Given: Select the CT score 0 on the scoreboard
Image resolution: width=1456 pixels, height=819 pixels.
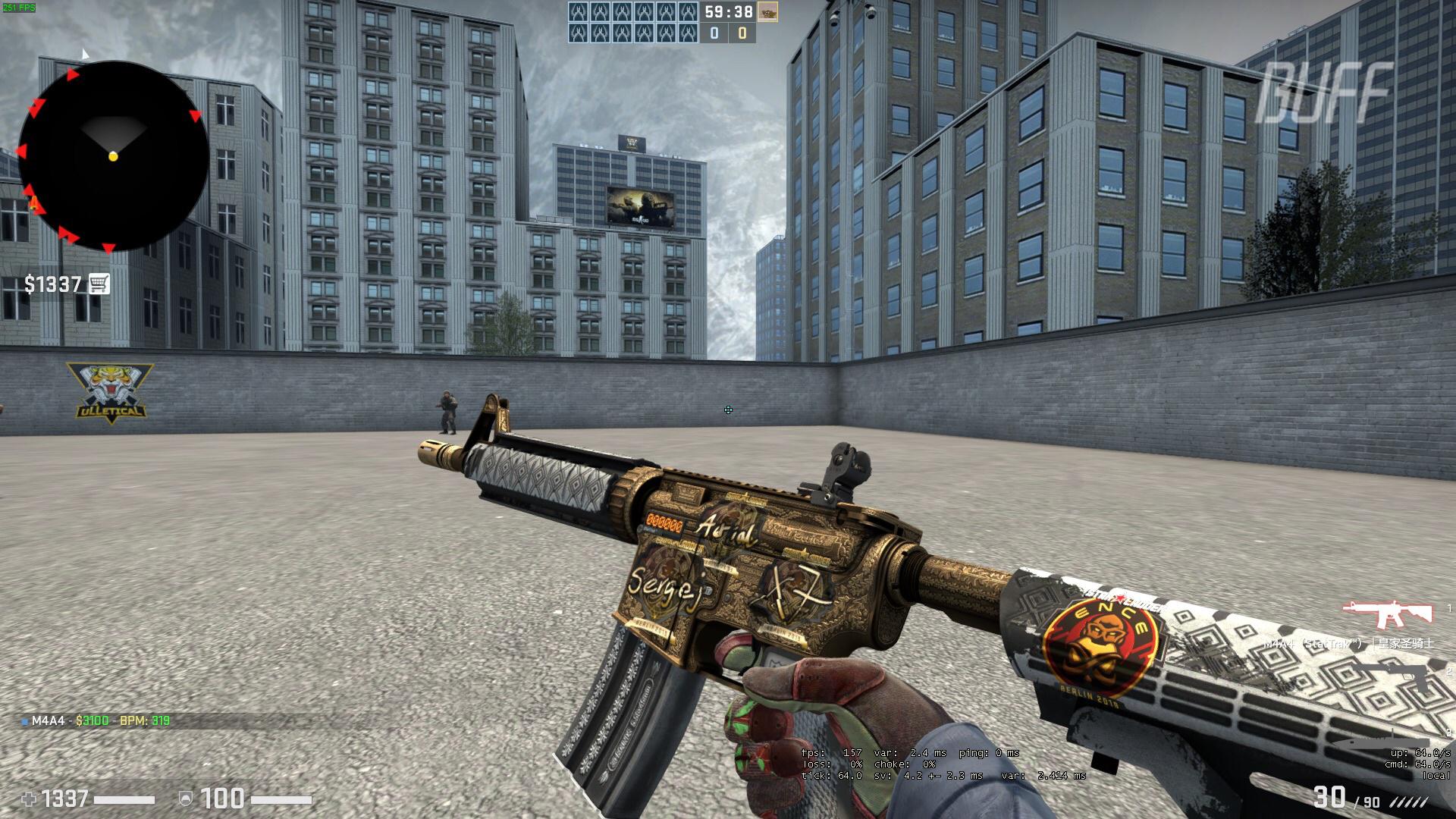Looking at the screenshot, I should [x=714, y=33].
